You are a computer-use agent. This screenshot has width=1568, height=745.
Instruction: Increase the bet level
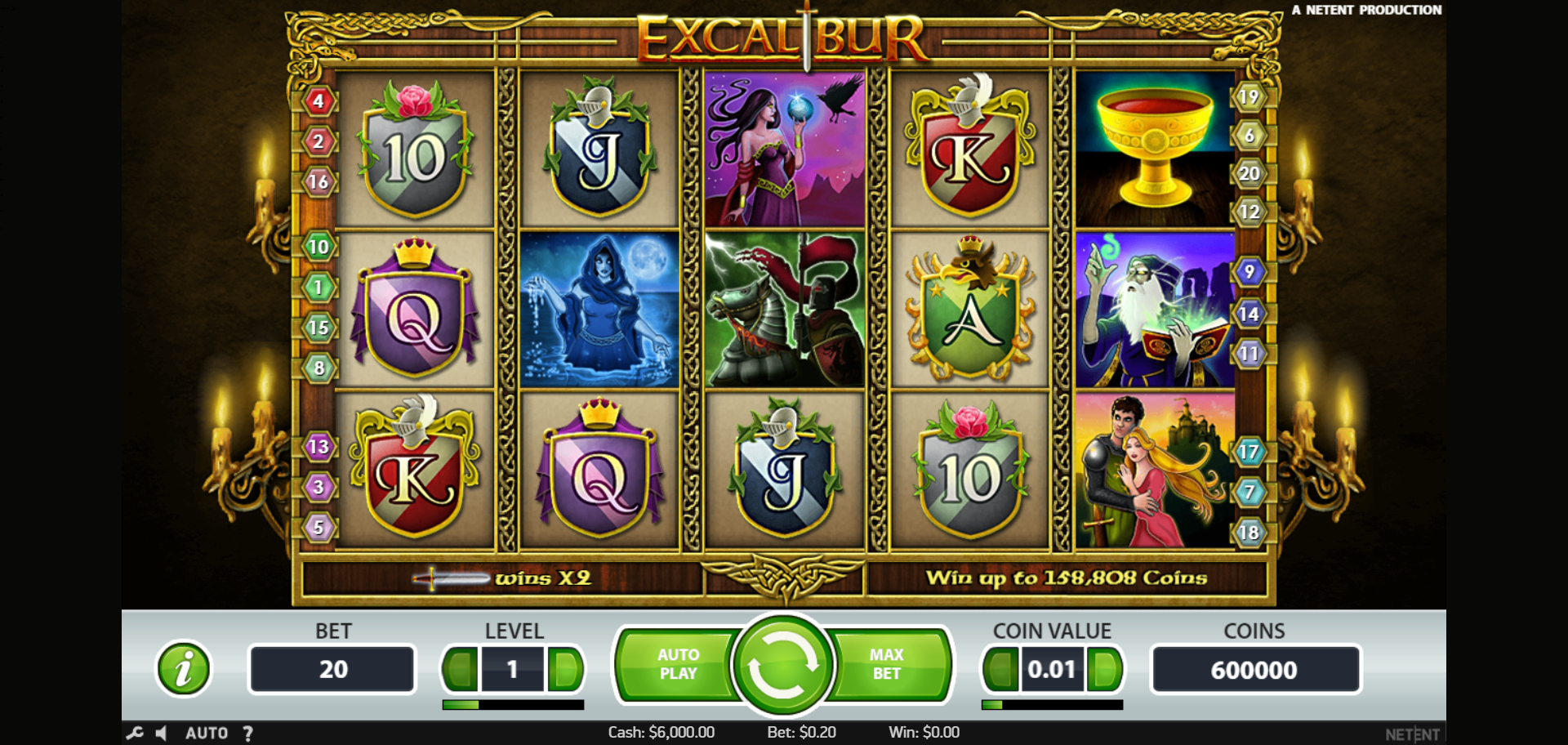coord(565,670)
